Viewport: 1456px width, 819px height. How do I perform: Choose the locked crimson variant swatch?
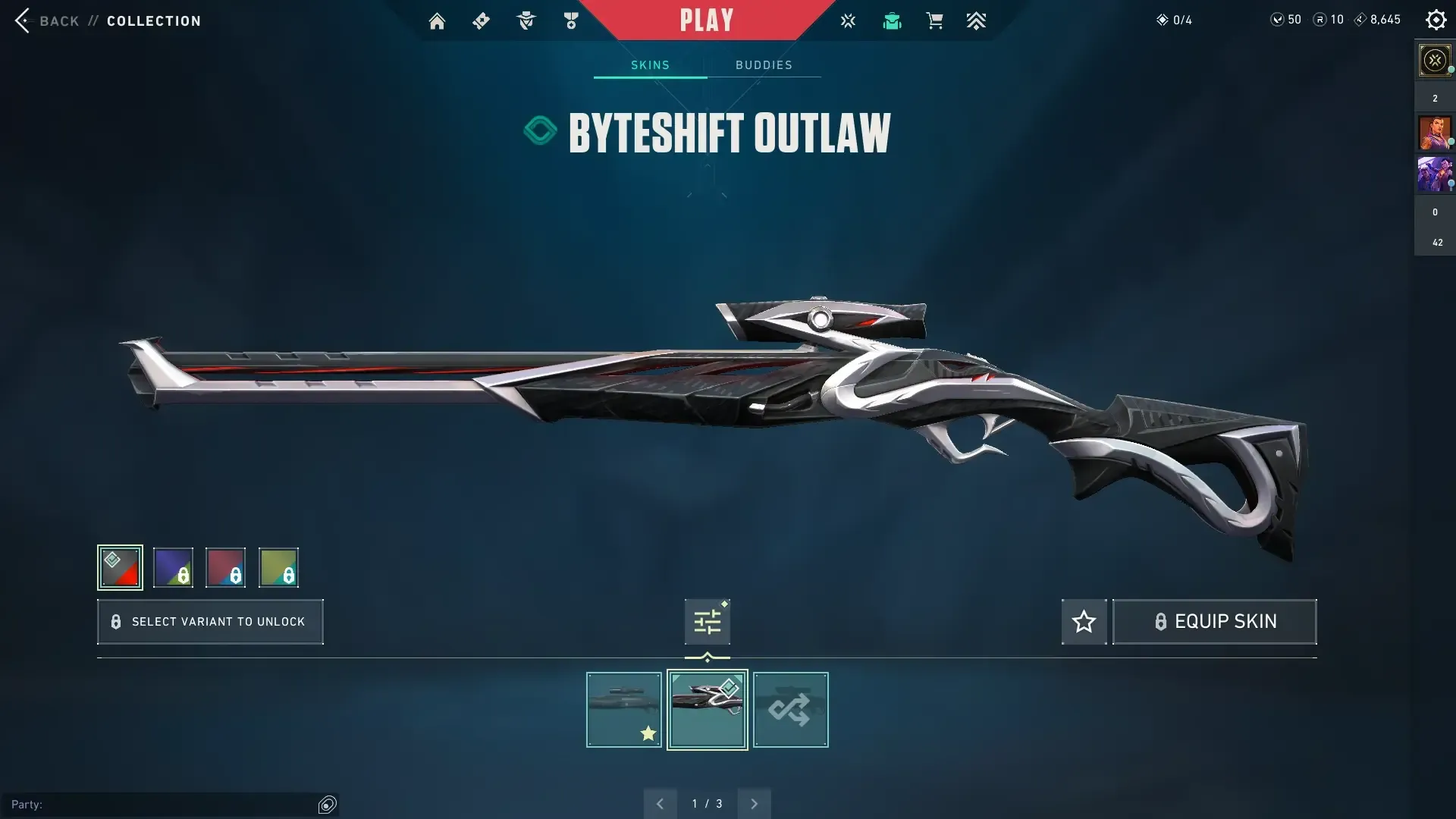[225, 567]
